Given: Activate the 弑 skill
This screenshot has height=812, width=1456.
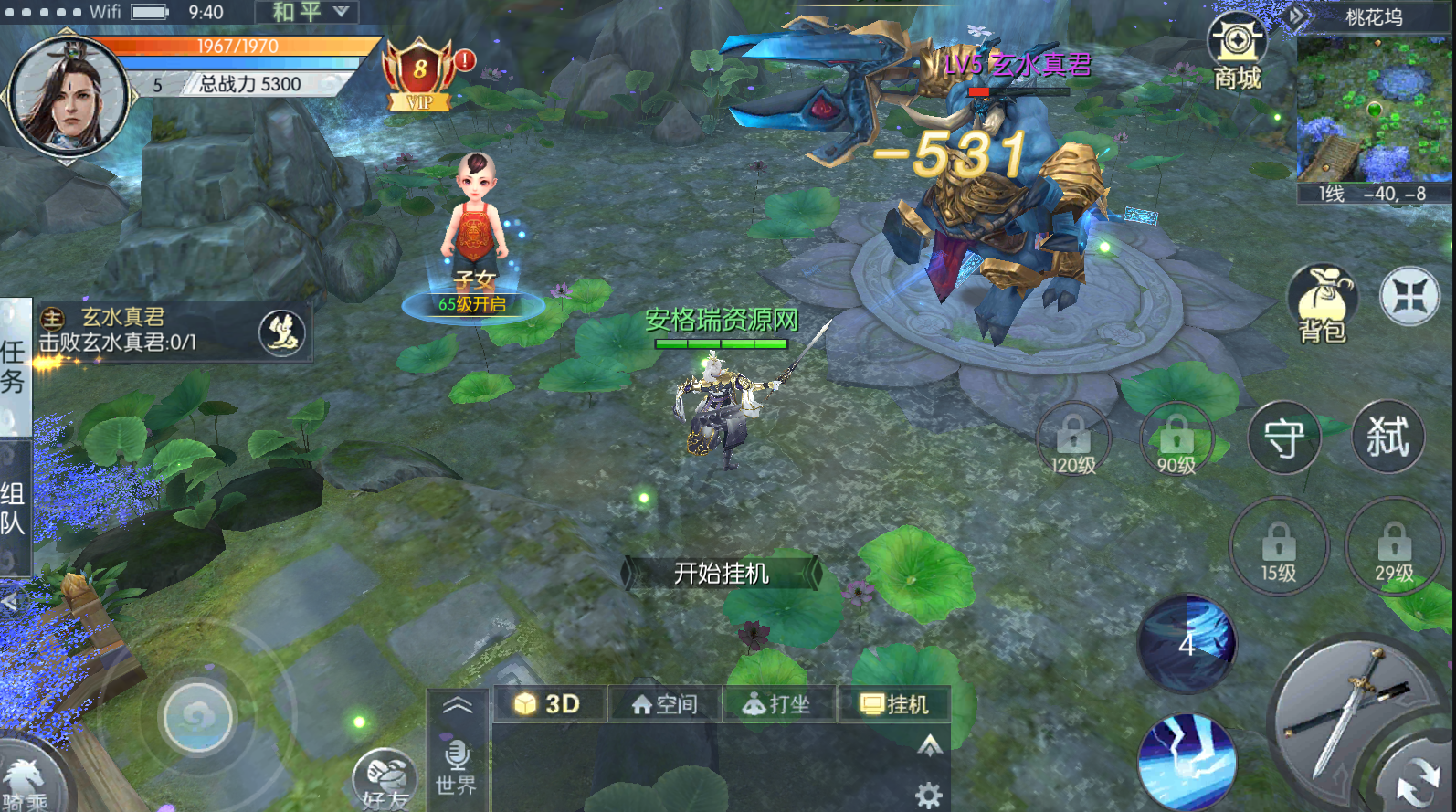Looking at the screenshot, I should pos(1387,437).
